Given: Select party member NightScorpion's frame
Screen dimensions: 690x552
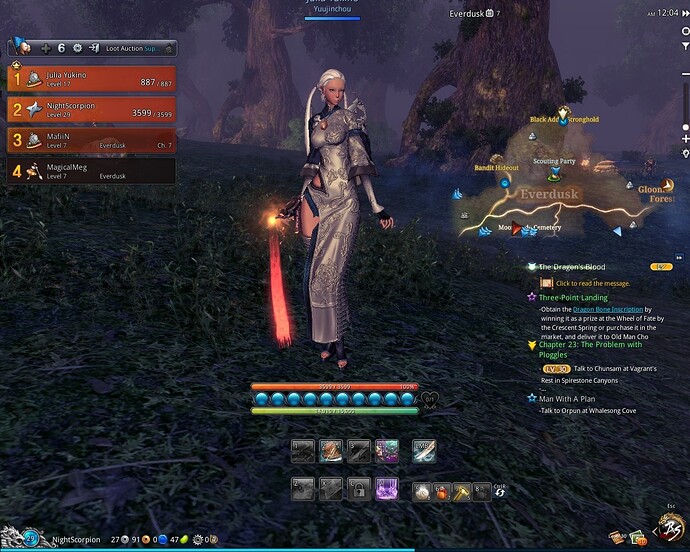Looking at the screenshot, I should [91, 109].
